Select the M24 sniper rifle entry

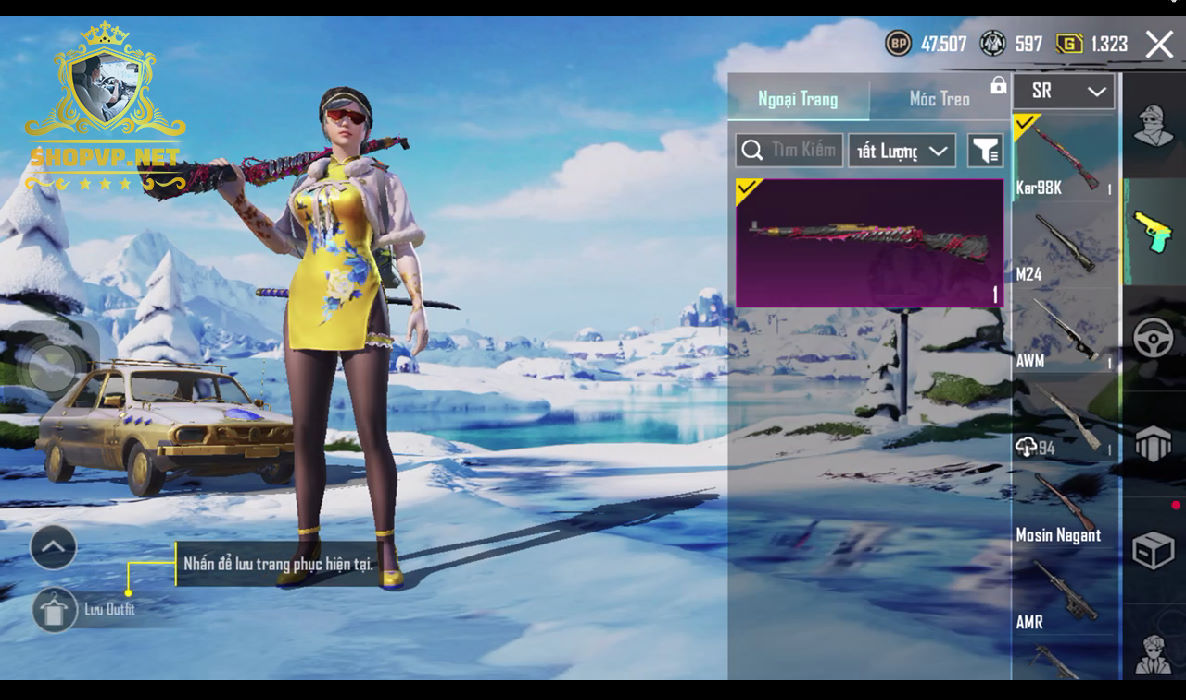point(1064,245)
